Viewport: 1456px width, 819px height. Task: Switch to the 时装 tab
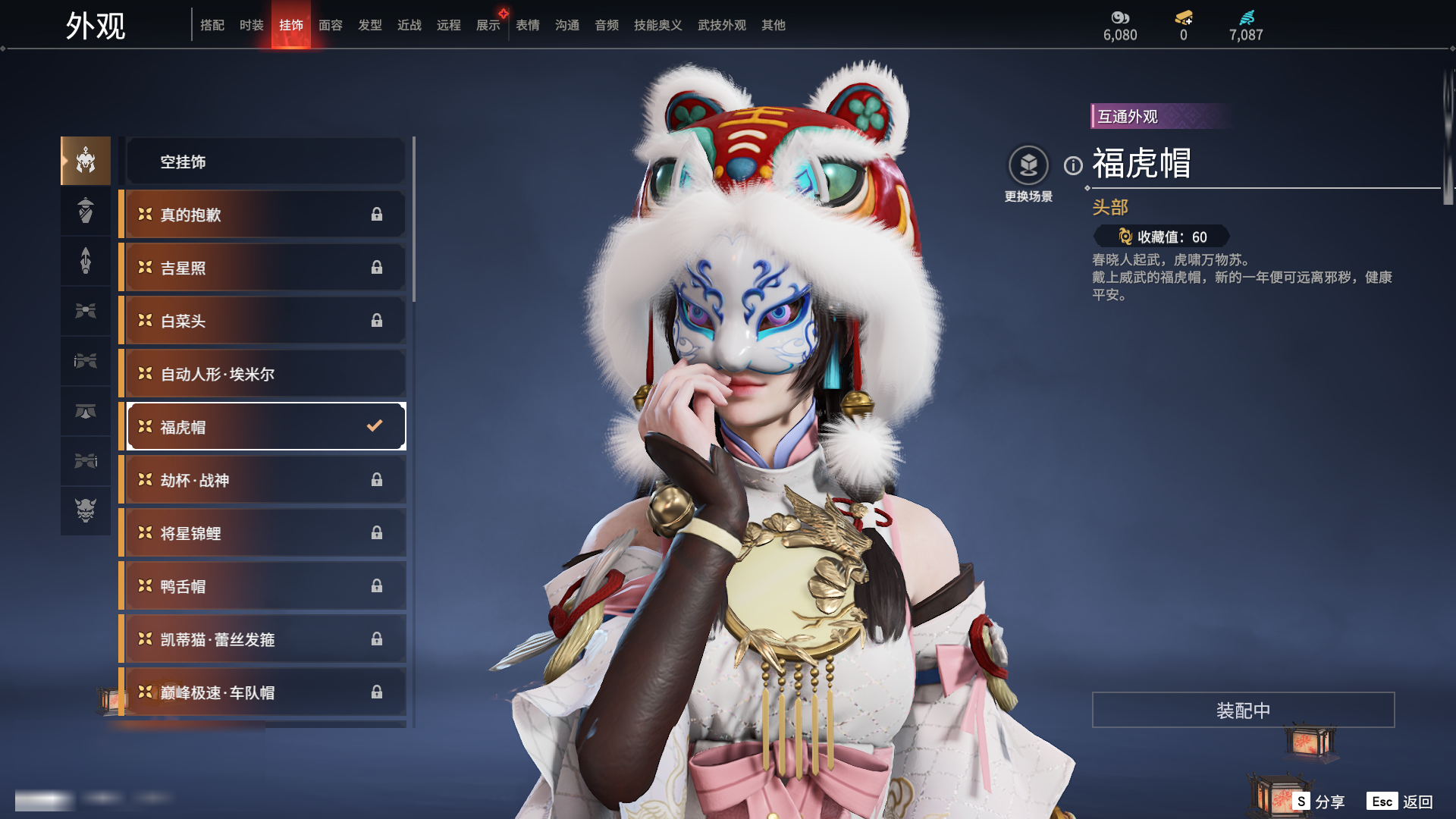[x=251, y=25]
